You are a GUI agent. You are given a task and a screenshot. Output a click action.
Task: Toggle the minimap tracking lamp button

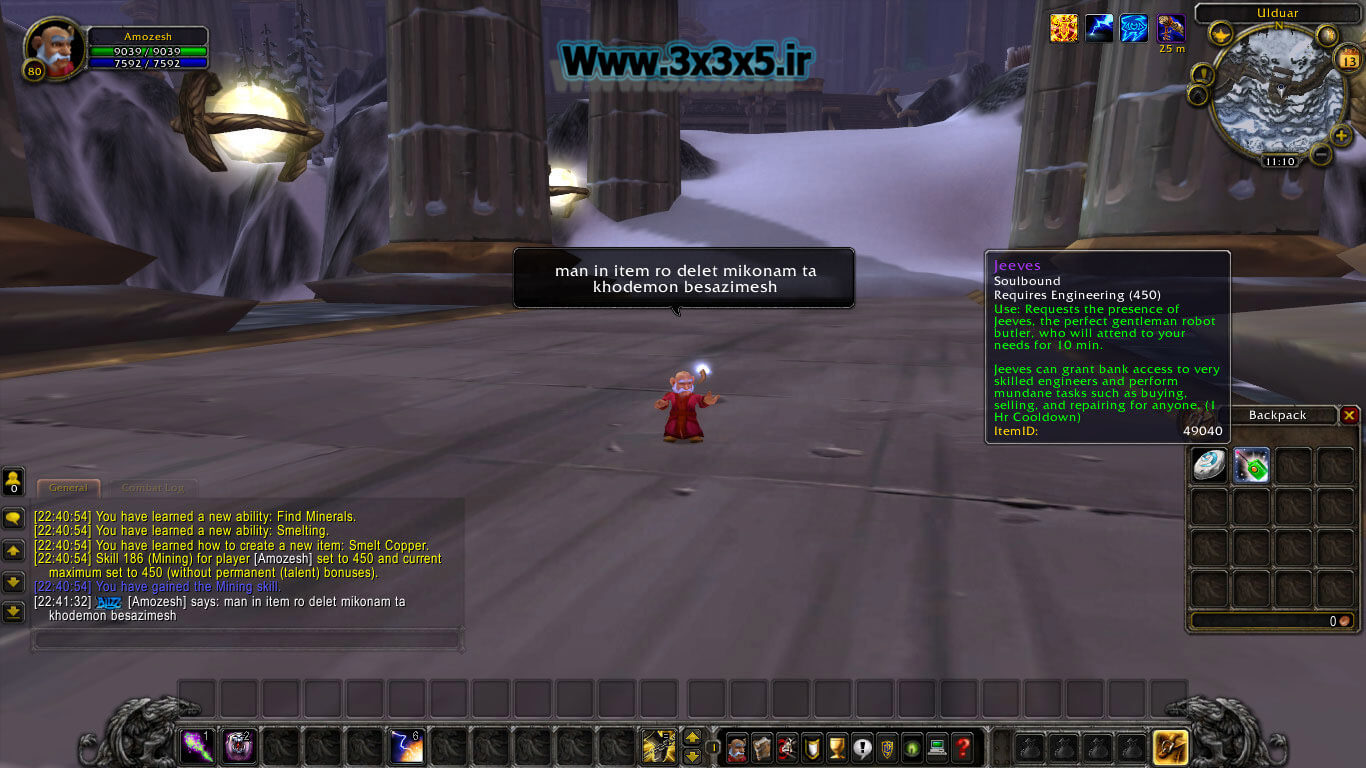pos(1220,35)
